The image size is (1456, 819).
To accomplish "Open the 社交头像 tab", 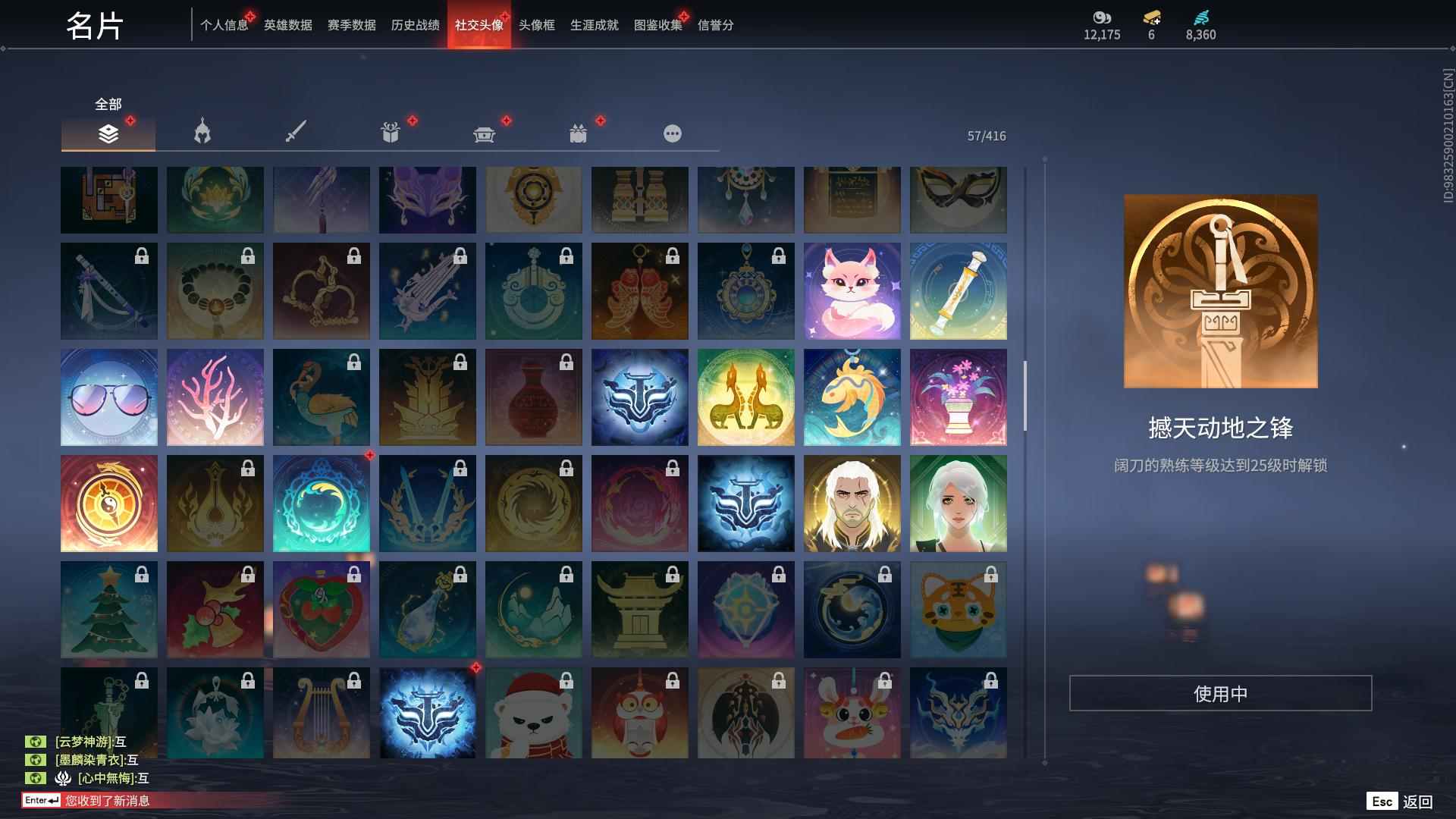I will [x=478, y=24].
